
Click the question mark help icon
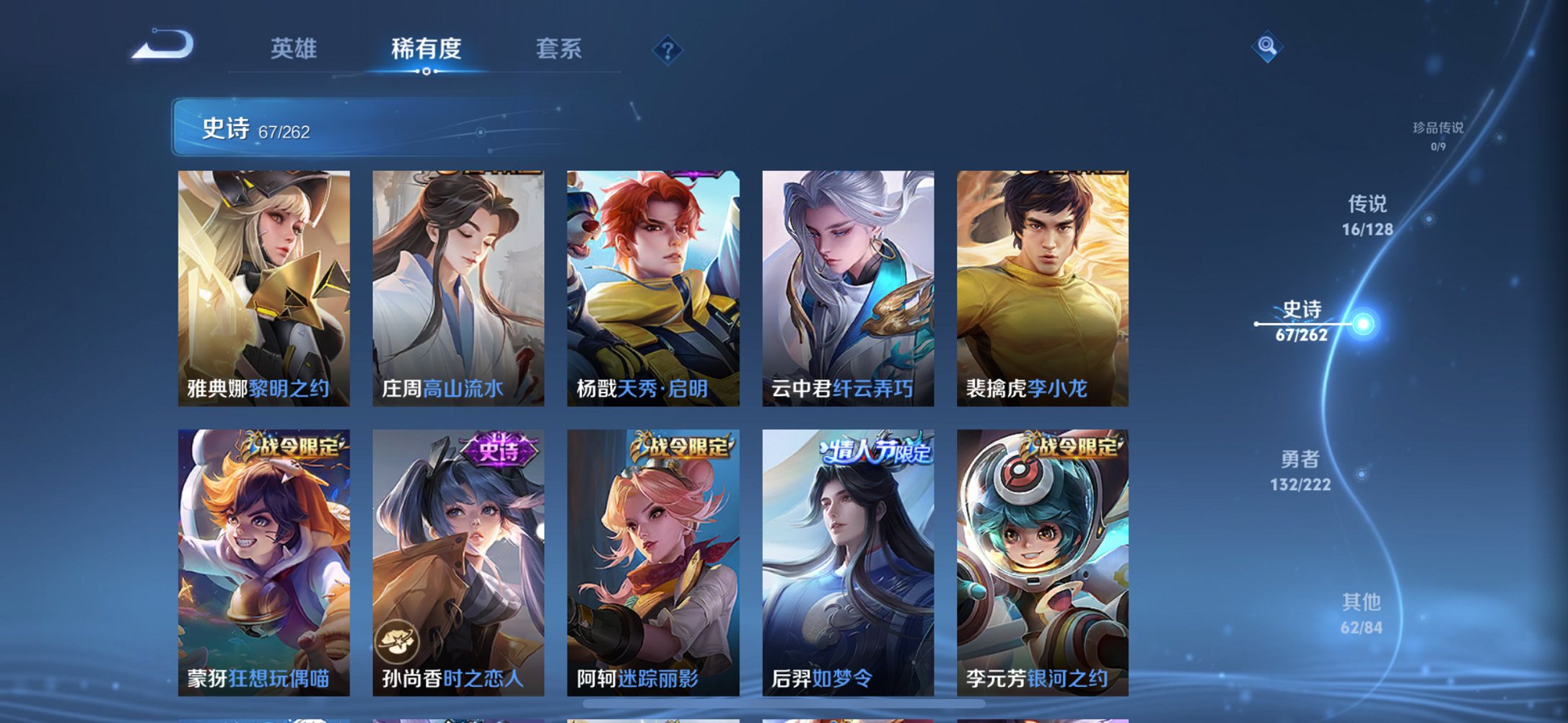pyautogui.click(x=667, y=50)
